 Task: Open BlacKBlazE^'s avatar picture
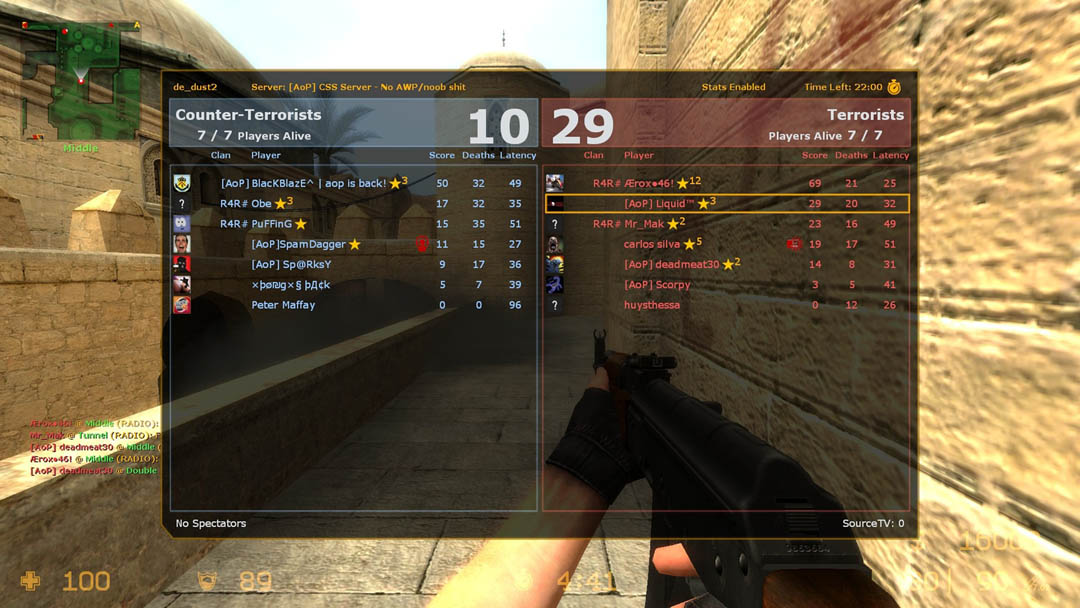point(181,183)
